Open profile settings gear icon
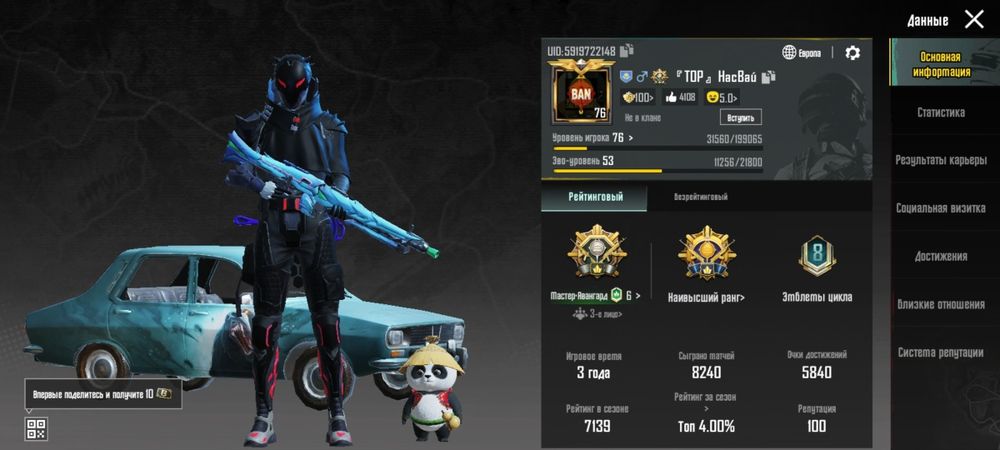This screenshot has height=450, width=1000. click(x=852, y=53)
